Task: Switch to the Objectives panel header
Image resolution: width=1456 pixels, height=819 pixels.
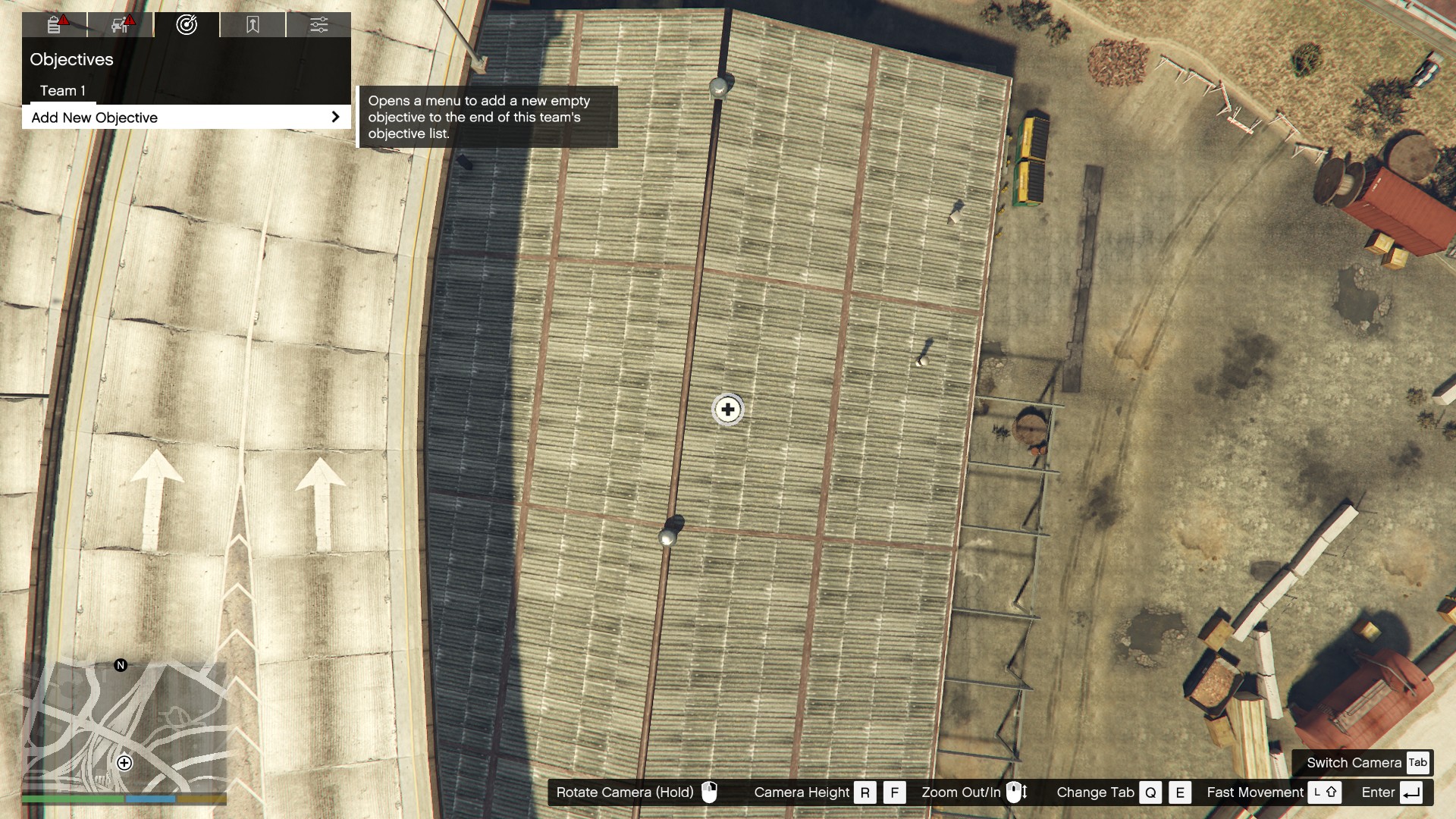Action: pyautogui.click(x=71, y=60)
